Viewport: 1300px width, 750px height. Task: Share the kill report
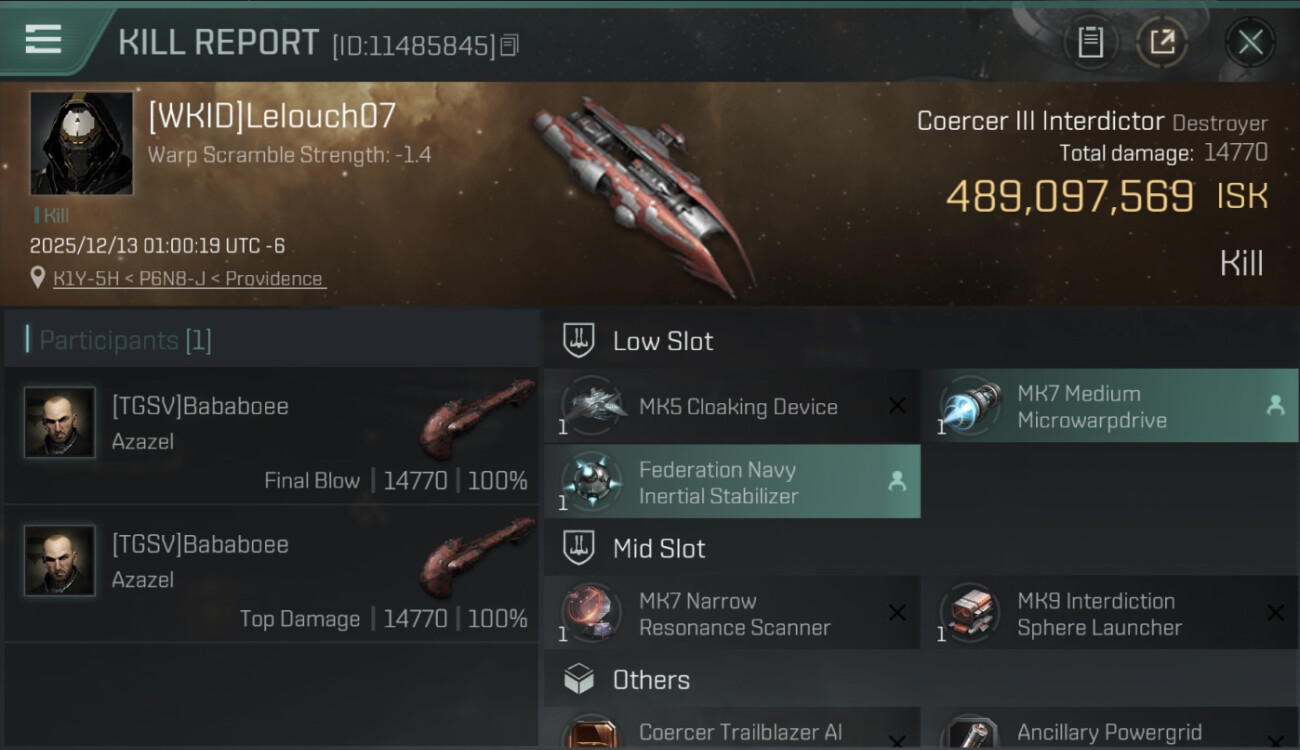coord(1163,42)
